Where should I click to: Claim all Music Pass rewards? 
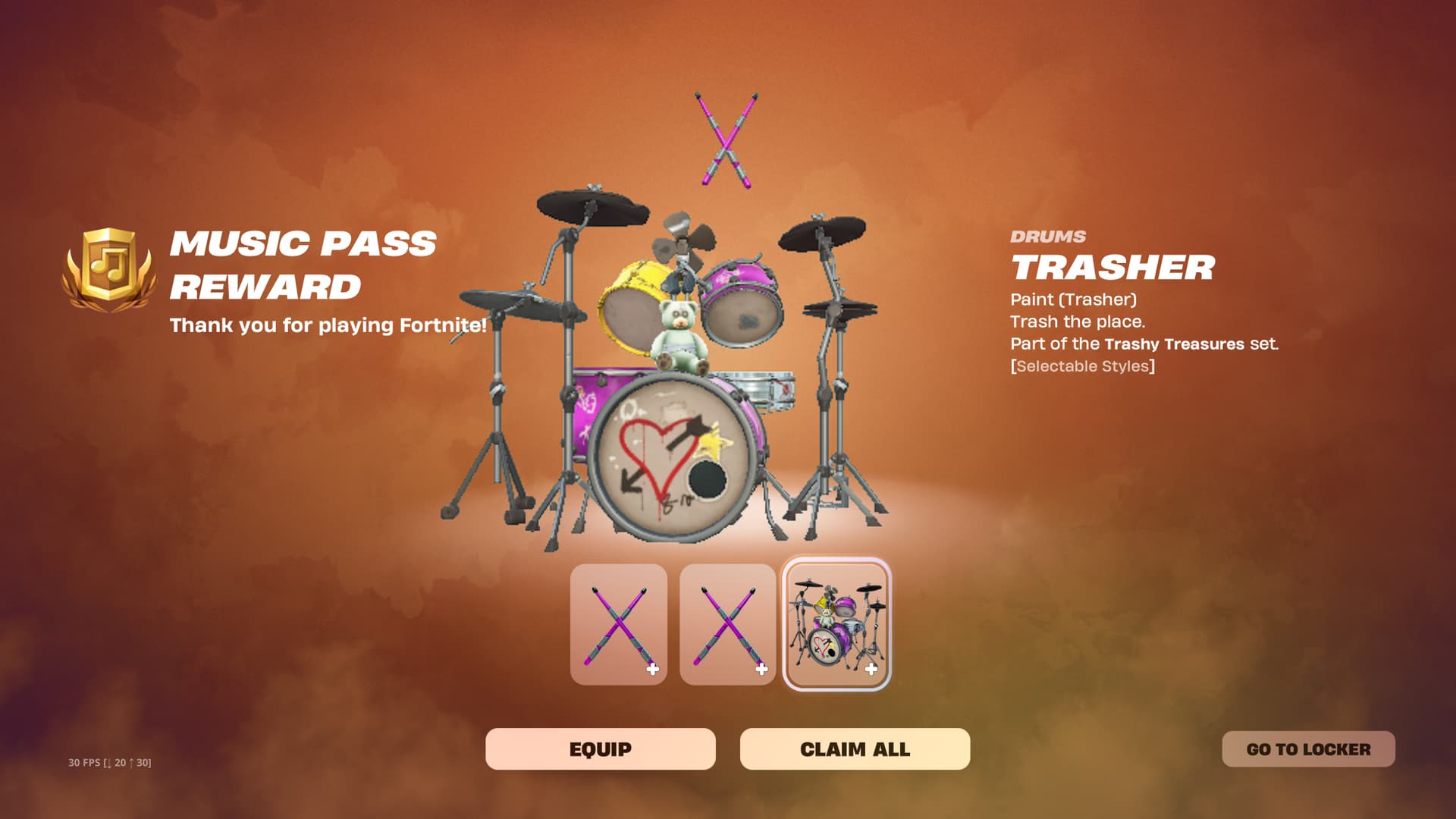click(855, 749)
